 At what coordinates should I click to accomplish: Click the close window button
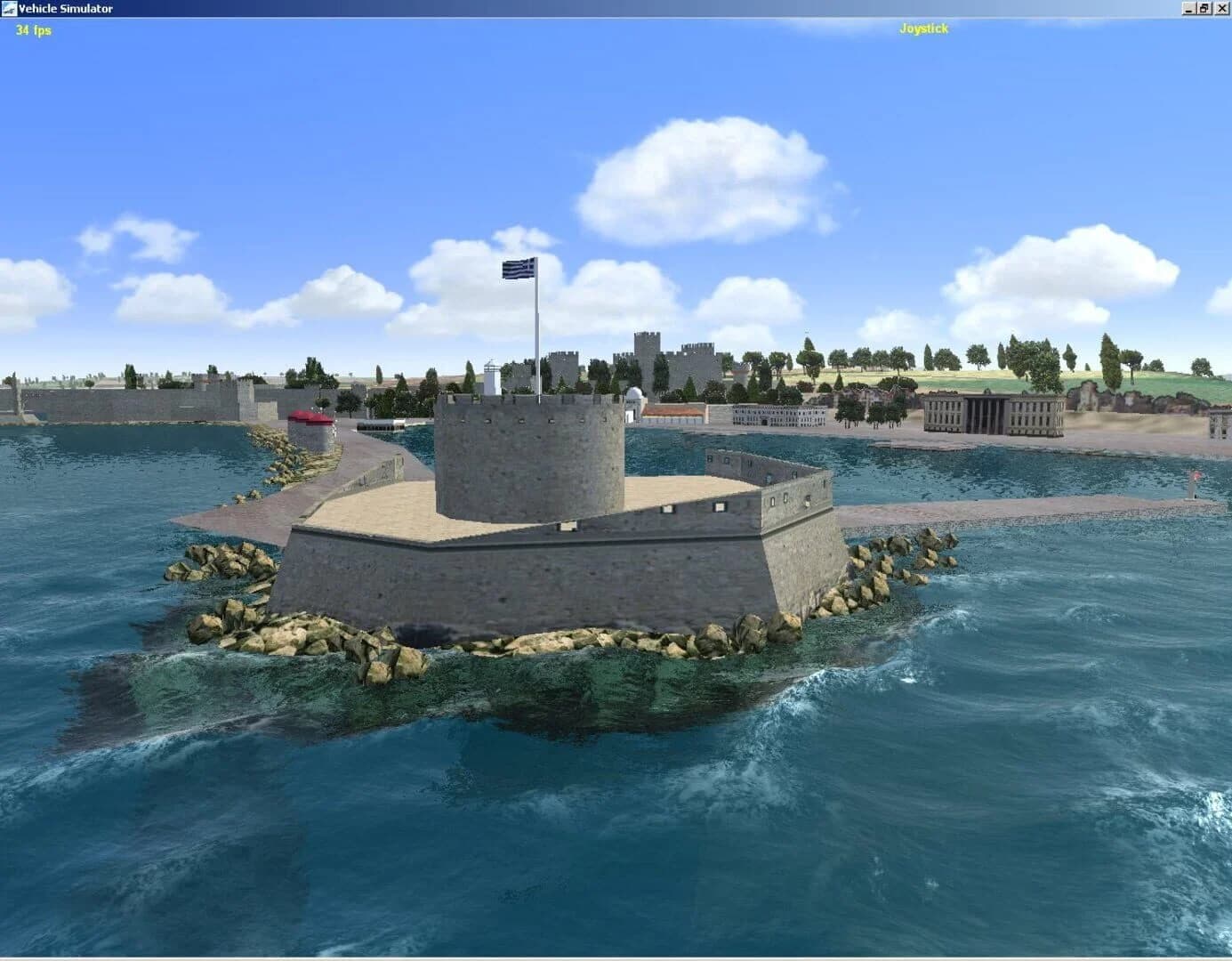(1222, 7)
